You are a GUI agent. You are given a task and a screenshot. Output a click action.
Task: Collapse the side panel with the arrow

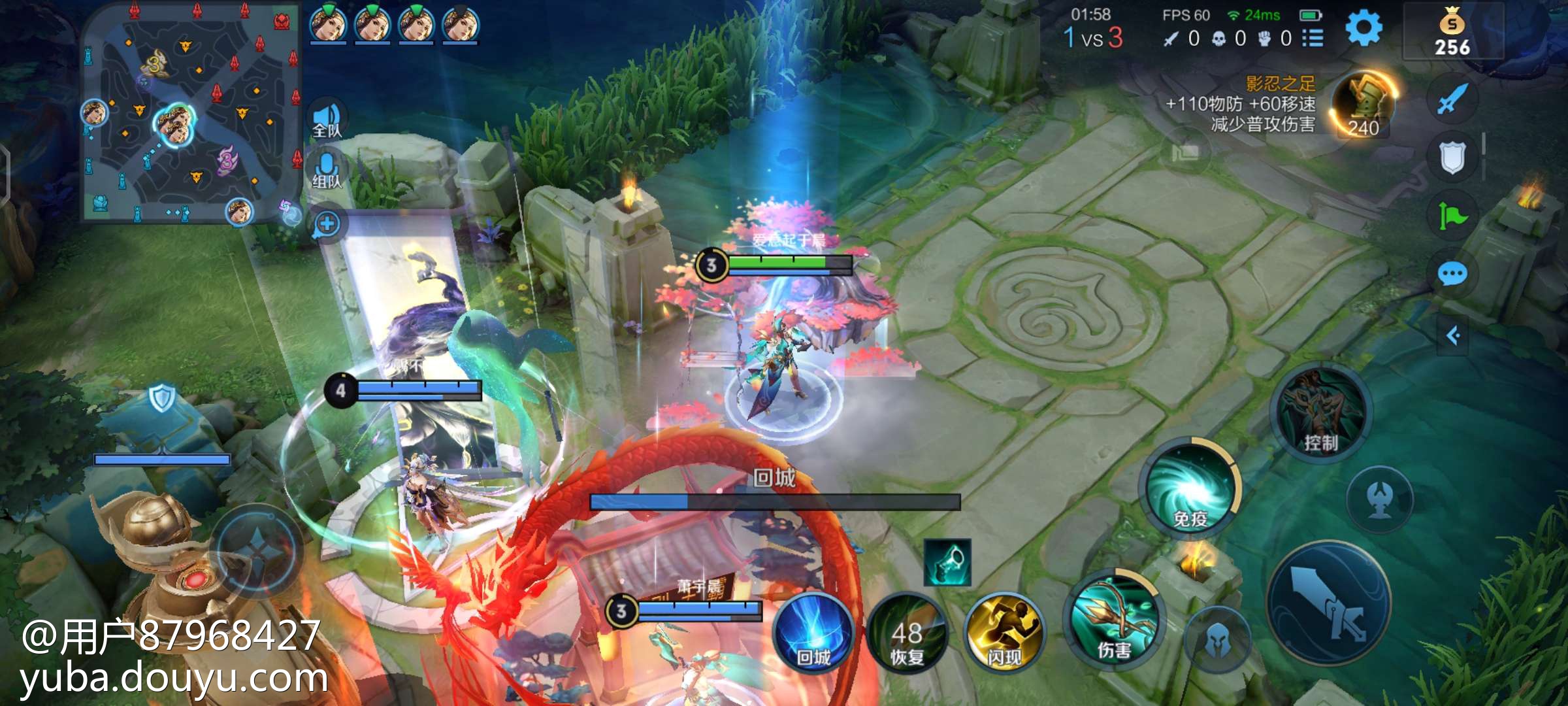click(1452, 336)
